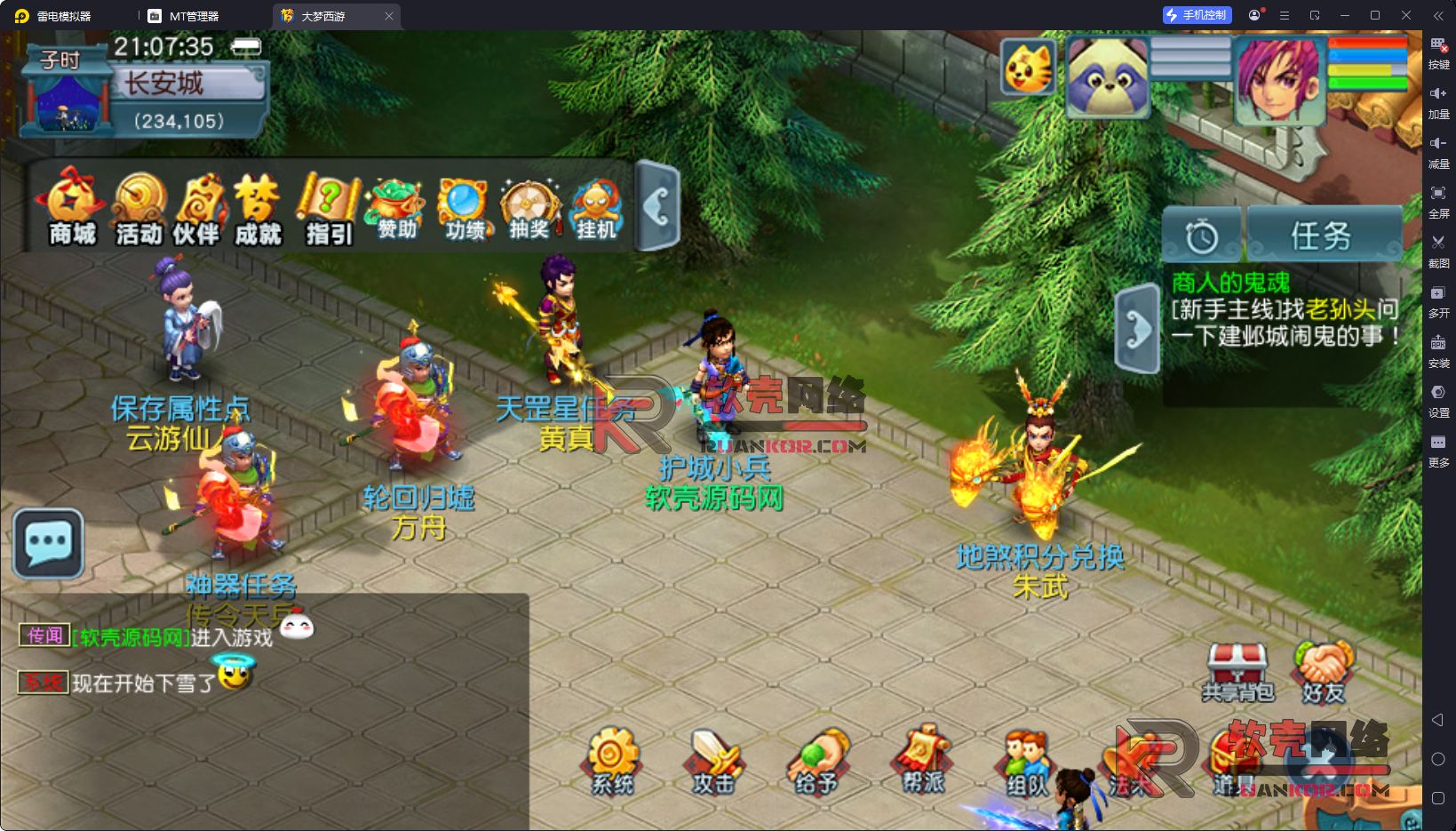
Task: Open the 共享背包 shared bag
Action: (x=1237, y=673)
